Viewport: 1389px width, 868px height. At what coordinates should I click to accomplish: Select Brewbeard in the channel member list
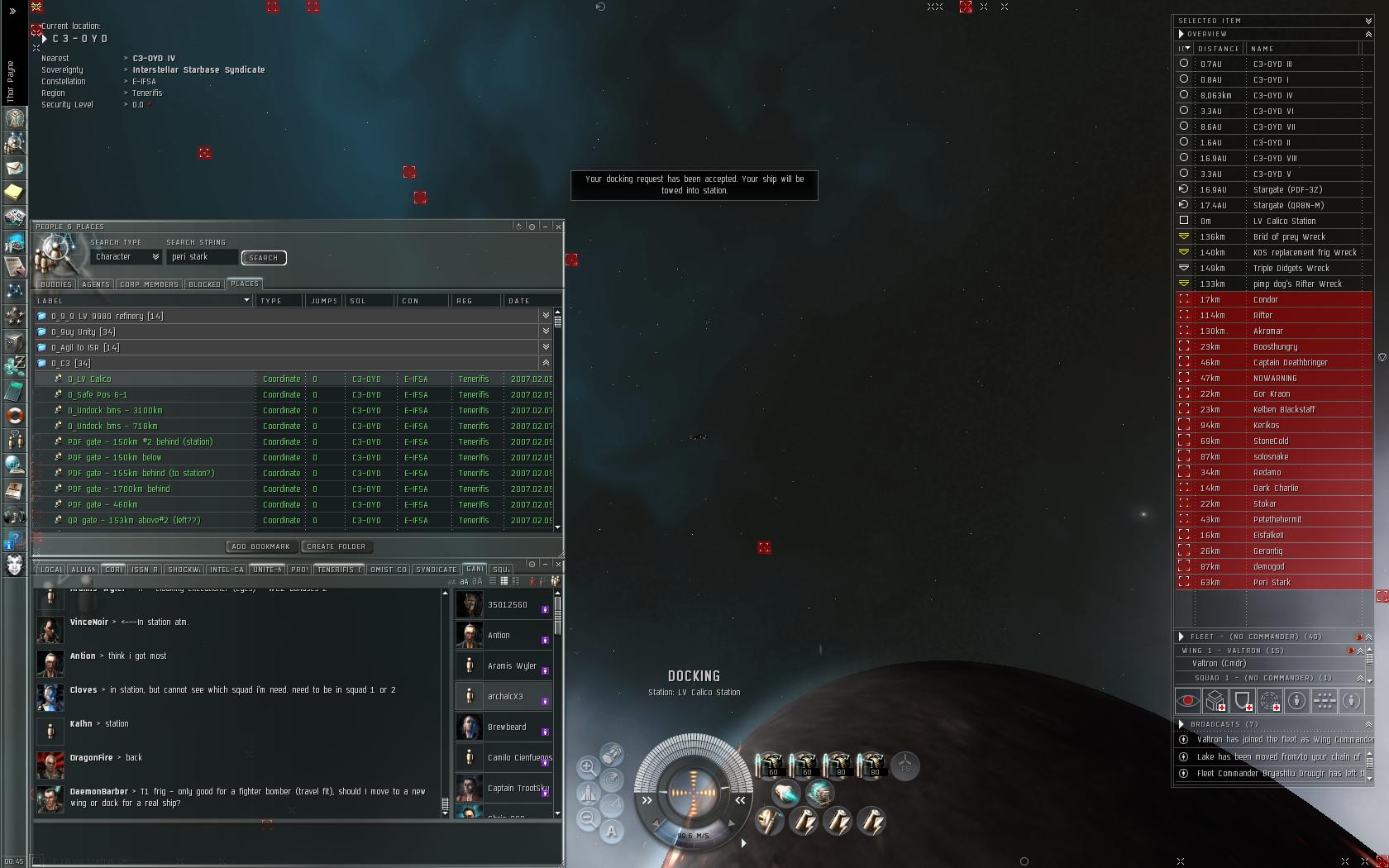[x=507, y=727]
